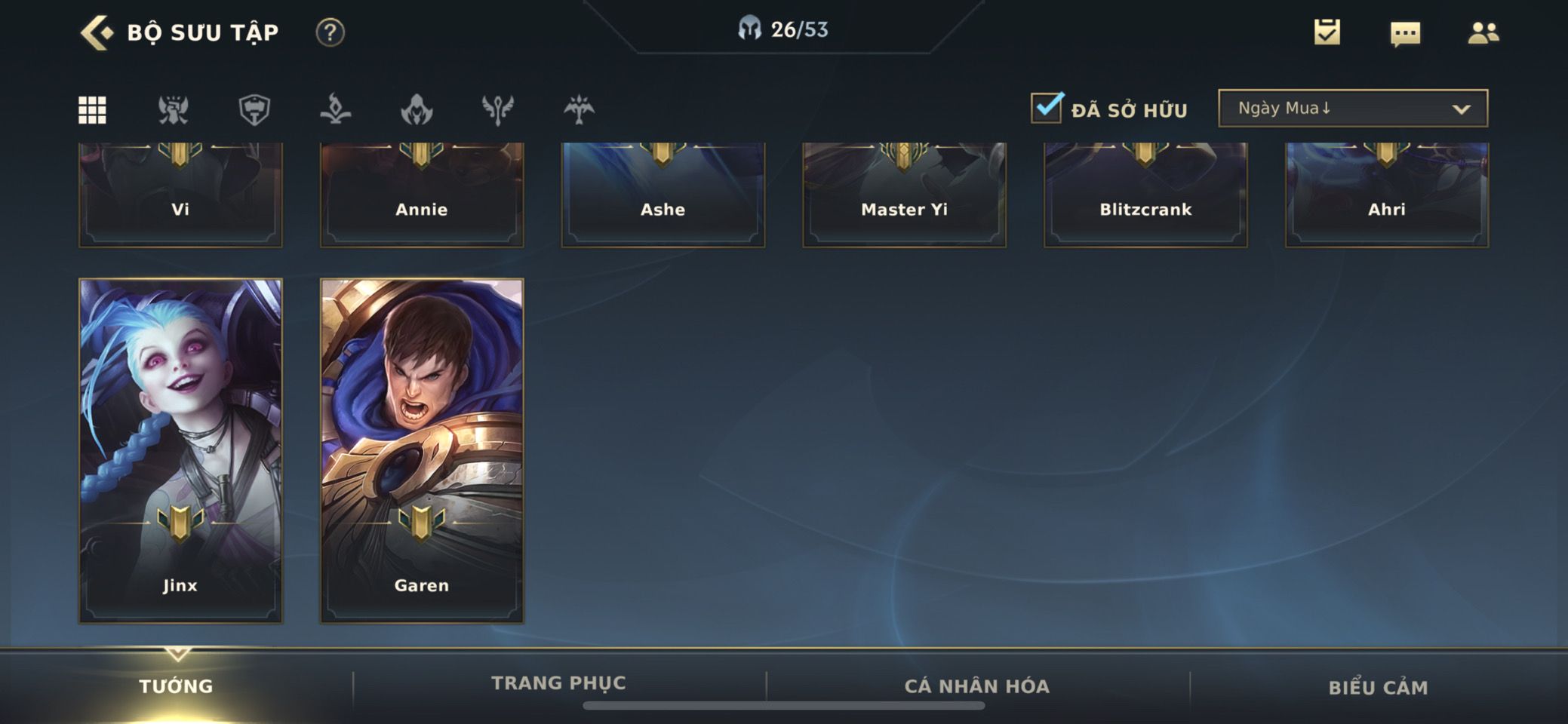Filter champions by the hooded assassin role icon
Viewport: 1568px width, 724px height.
(417, 110)
